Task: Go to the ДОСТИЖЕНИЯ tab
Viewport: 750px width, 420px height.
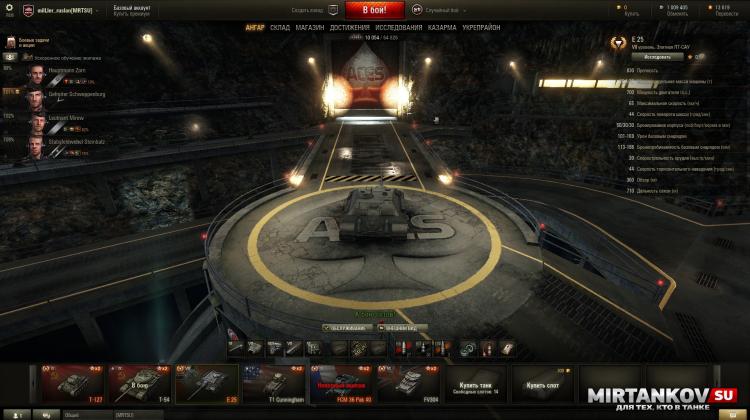Action: [349, 27]
